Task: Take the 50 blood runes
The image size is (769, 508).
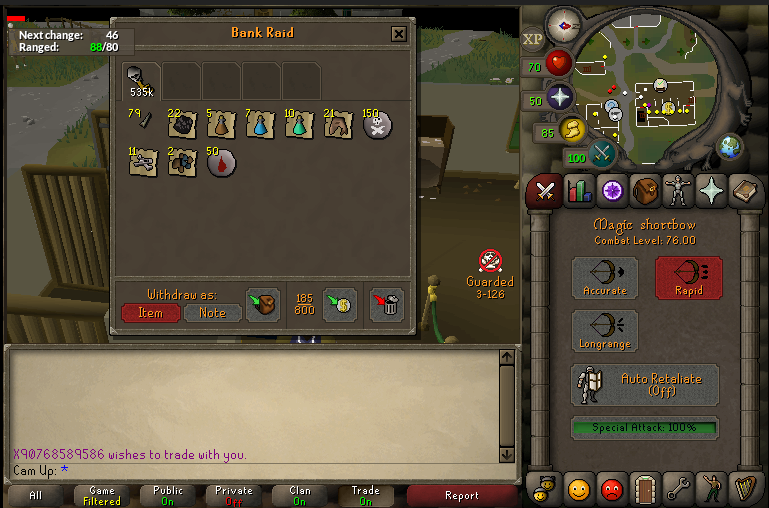Action: click(x=220, y=163)
